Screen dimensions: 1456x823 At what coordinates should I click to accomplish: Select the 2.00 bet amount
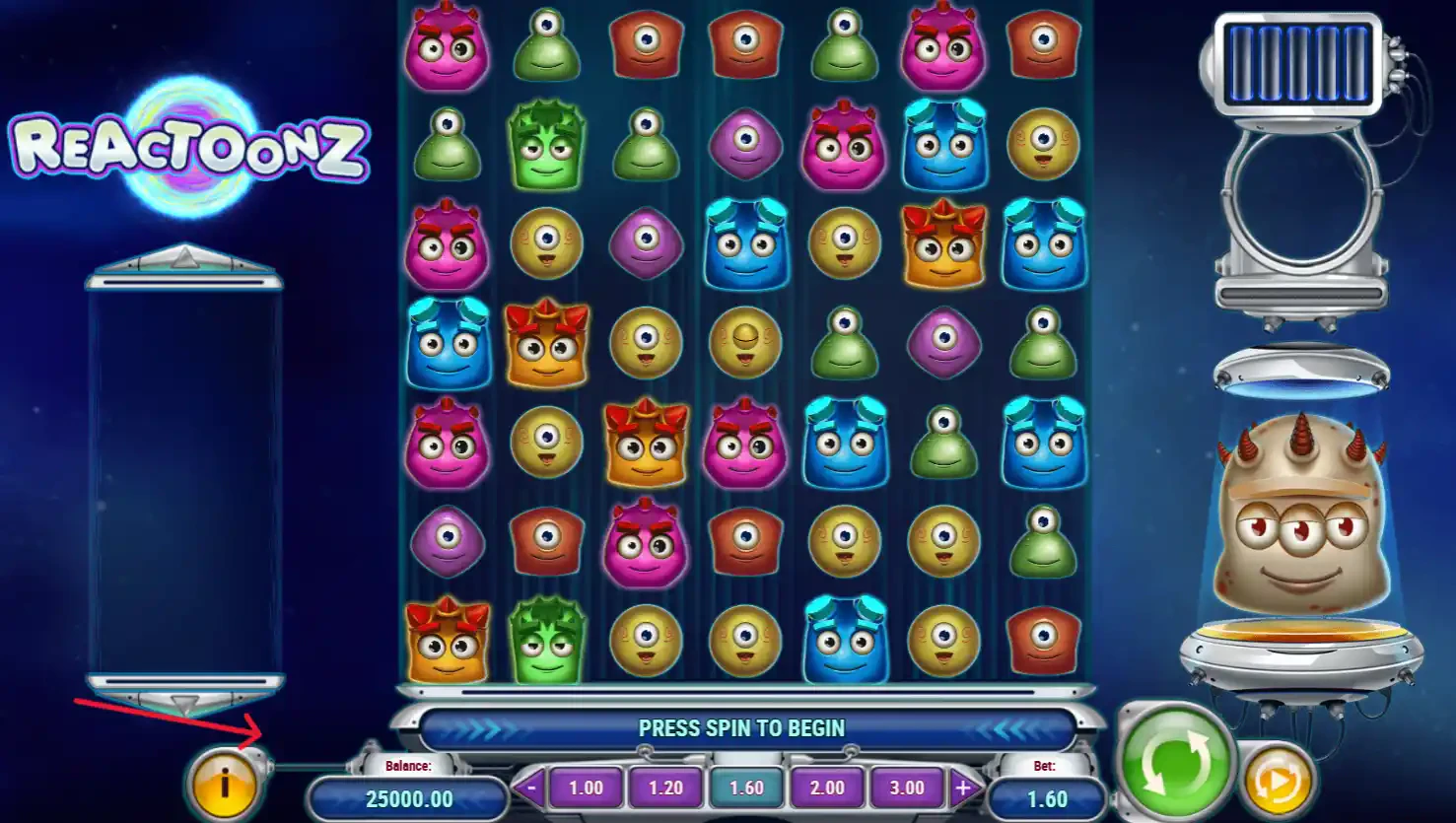pos(826,788)
